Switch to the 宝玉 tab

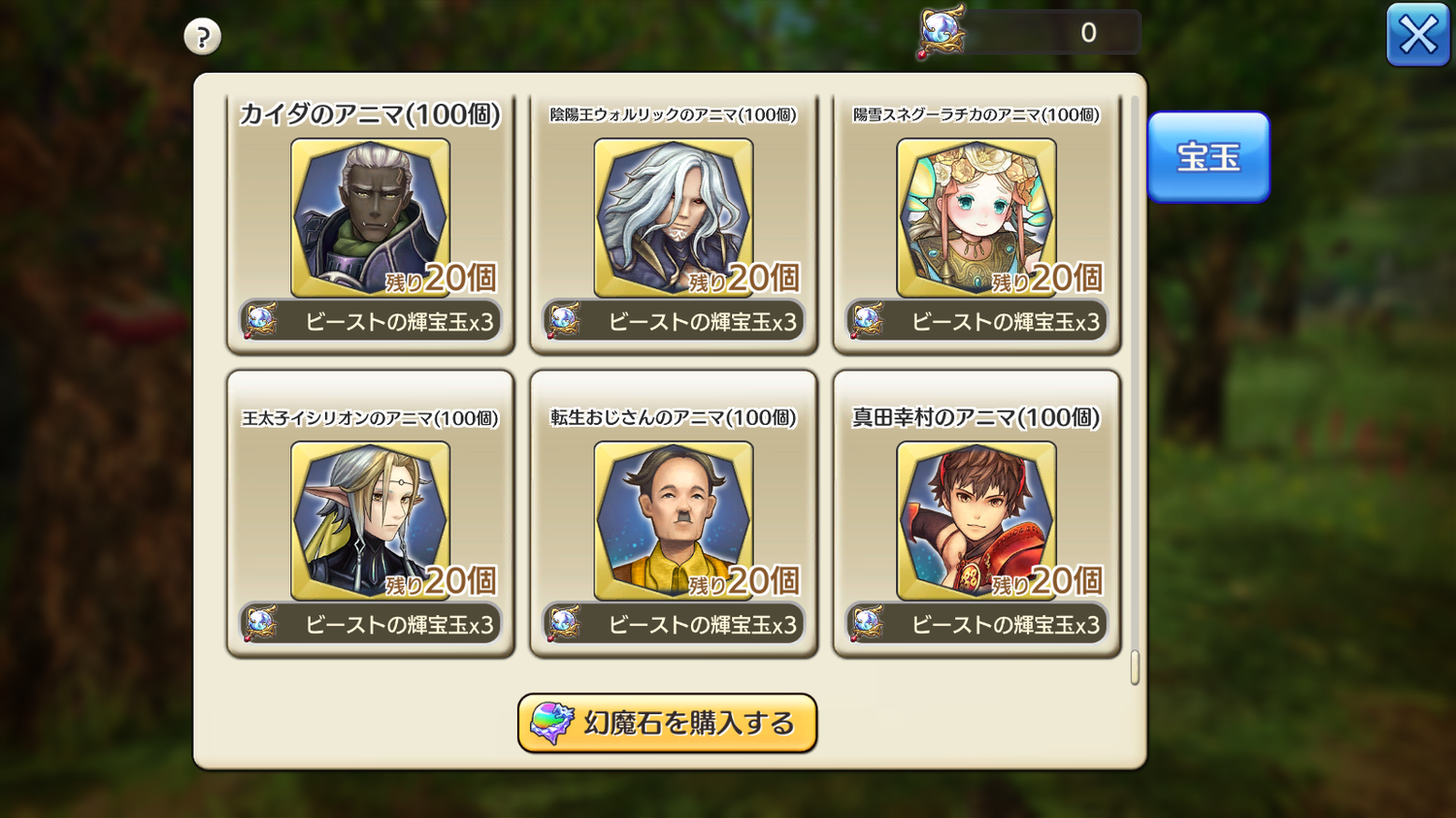click(x=1208, y=157)
